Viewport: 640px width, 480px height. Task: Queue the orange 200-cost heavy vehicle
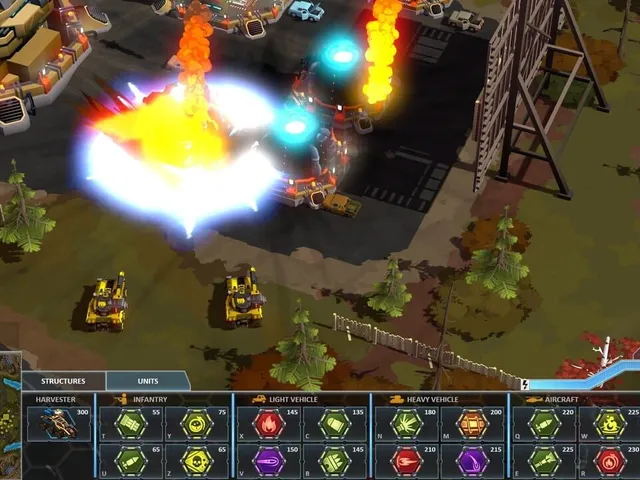[472, 424]
